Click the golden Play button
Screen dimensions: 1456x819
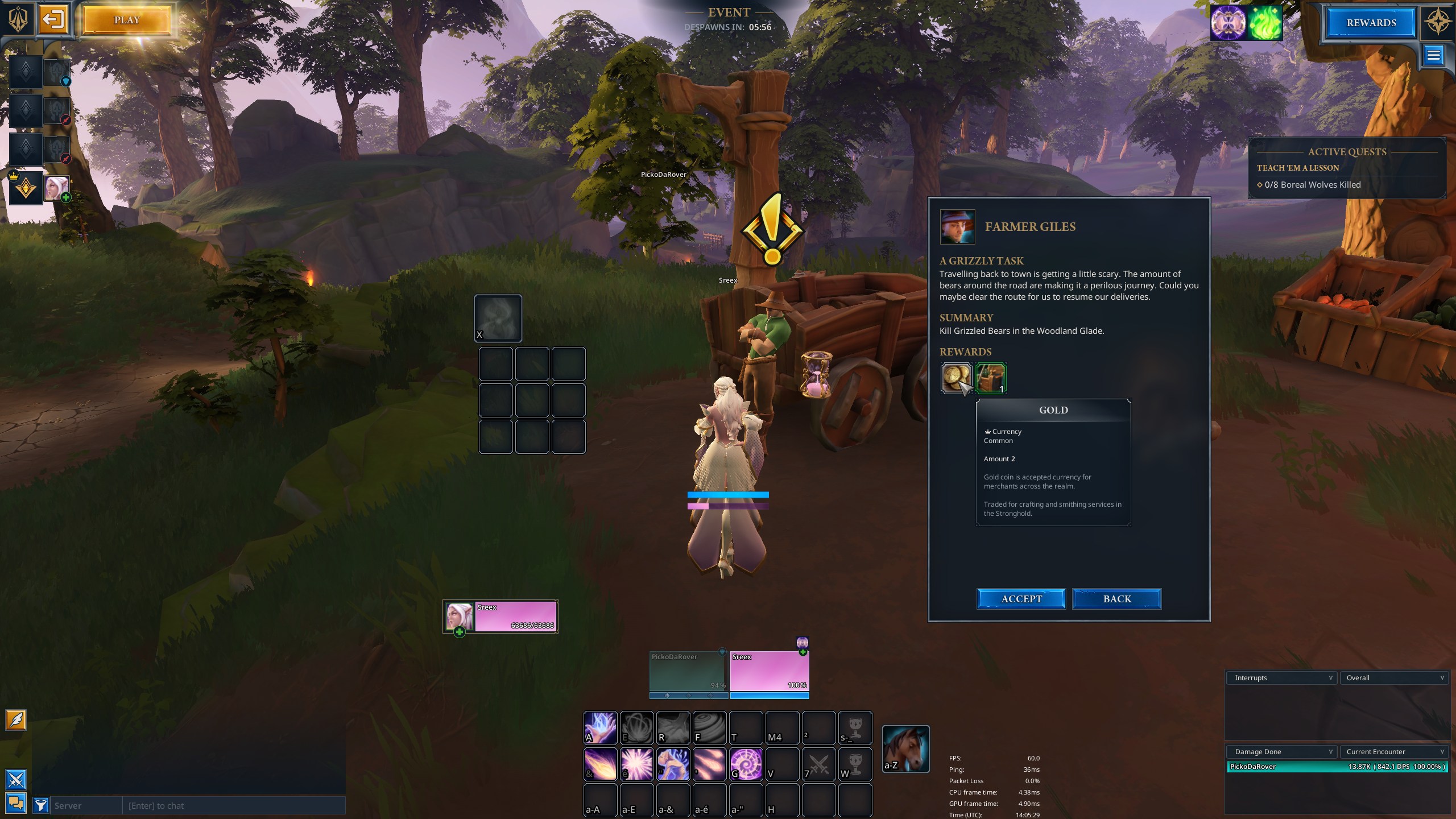tap(126, 20)
